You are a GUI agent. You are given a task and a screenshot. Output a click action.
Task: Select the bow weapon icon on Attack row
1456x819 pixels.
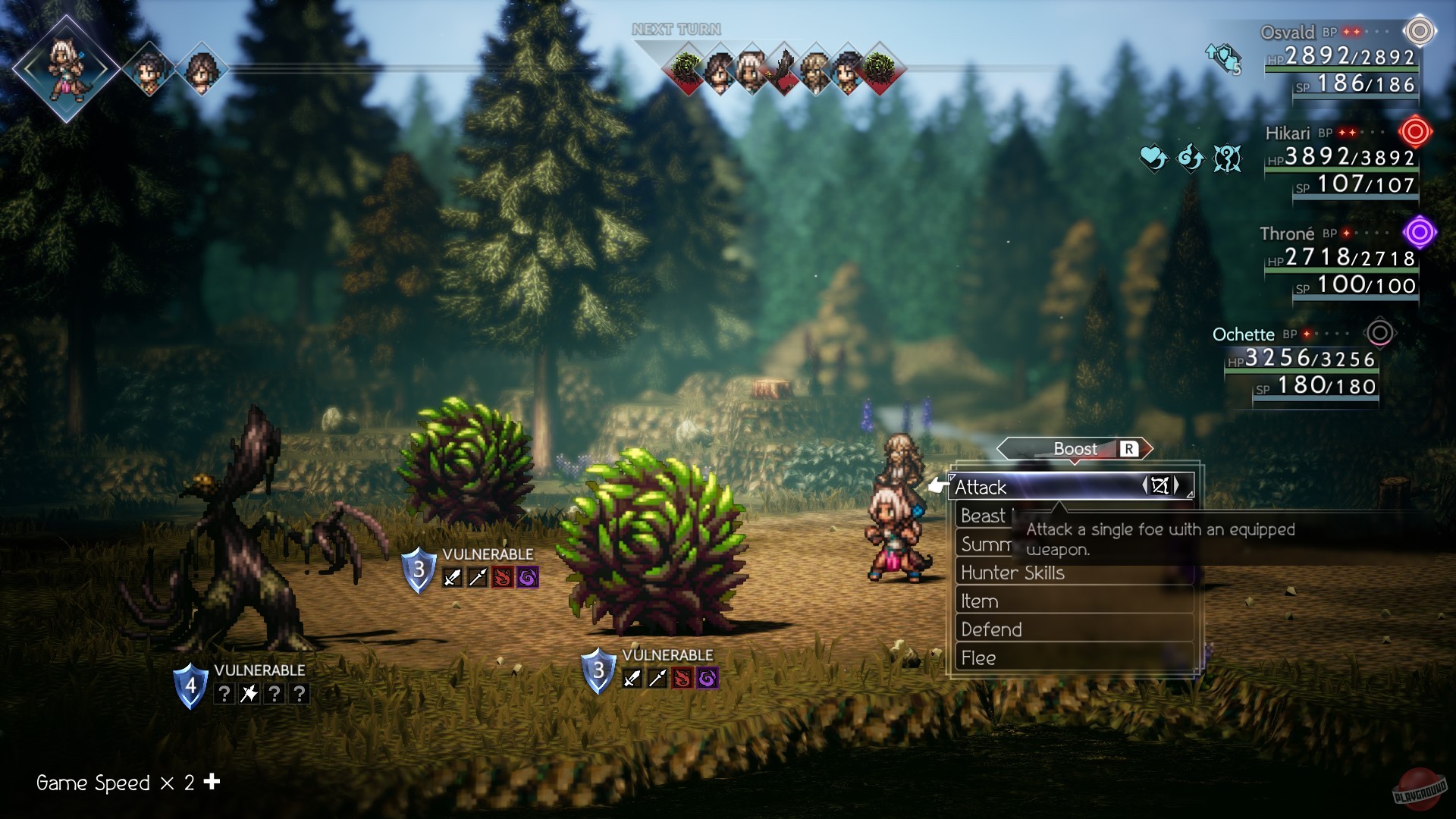click(1162, 487)
